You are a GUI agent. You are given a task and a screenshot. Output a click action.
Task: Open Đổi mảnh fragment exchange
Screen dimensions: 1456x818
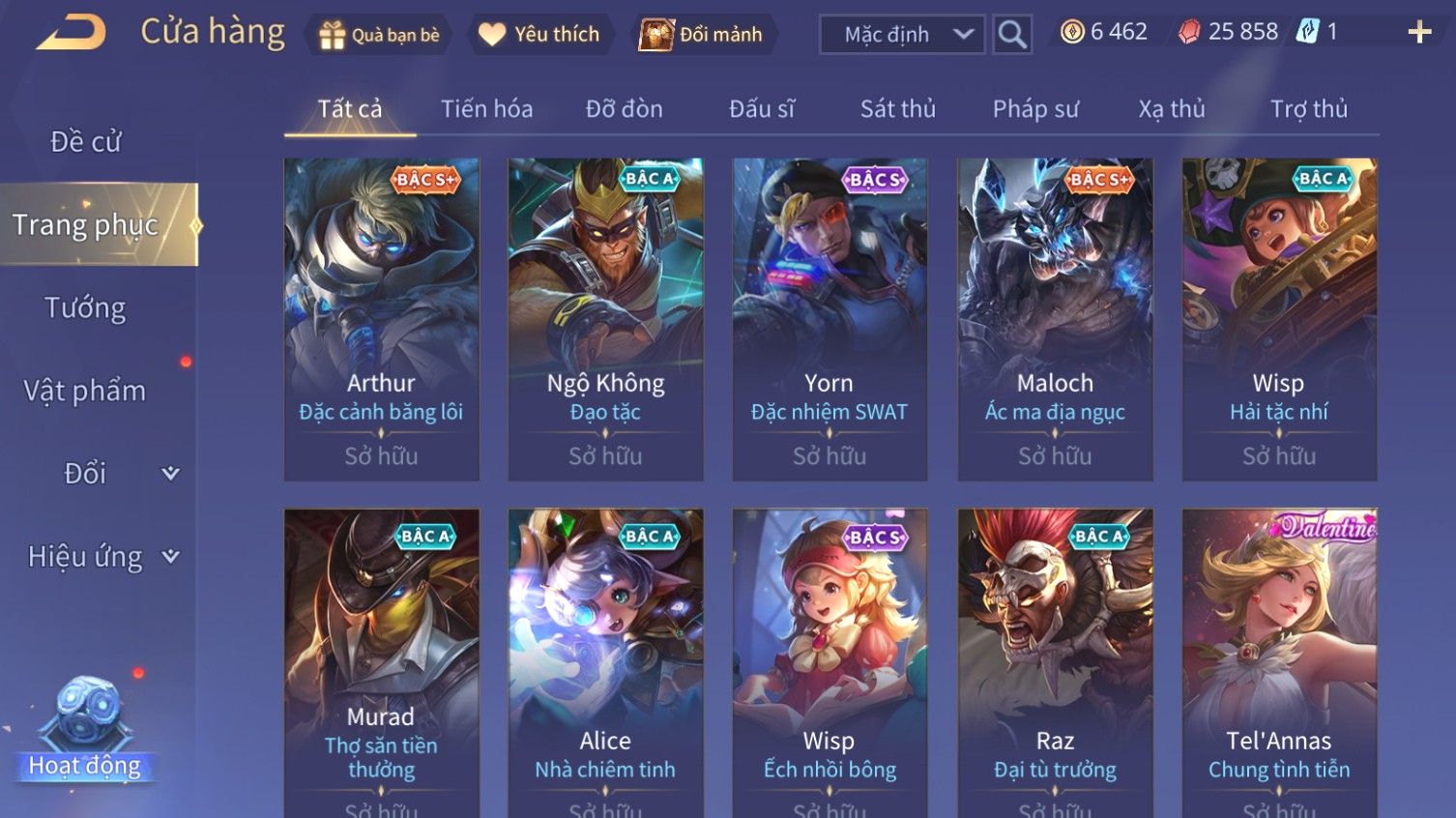tap(702, 35)
